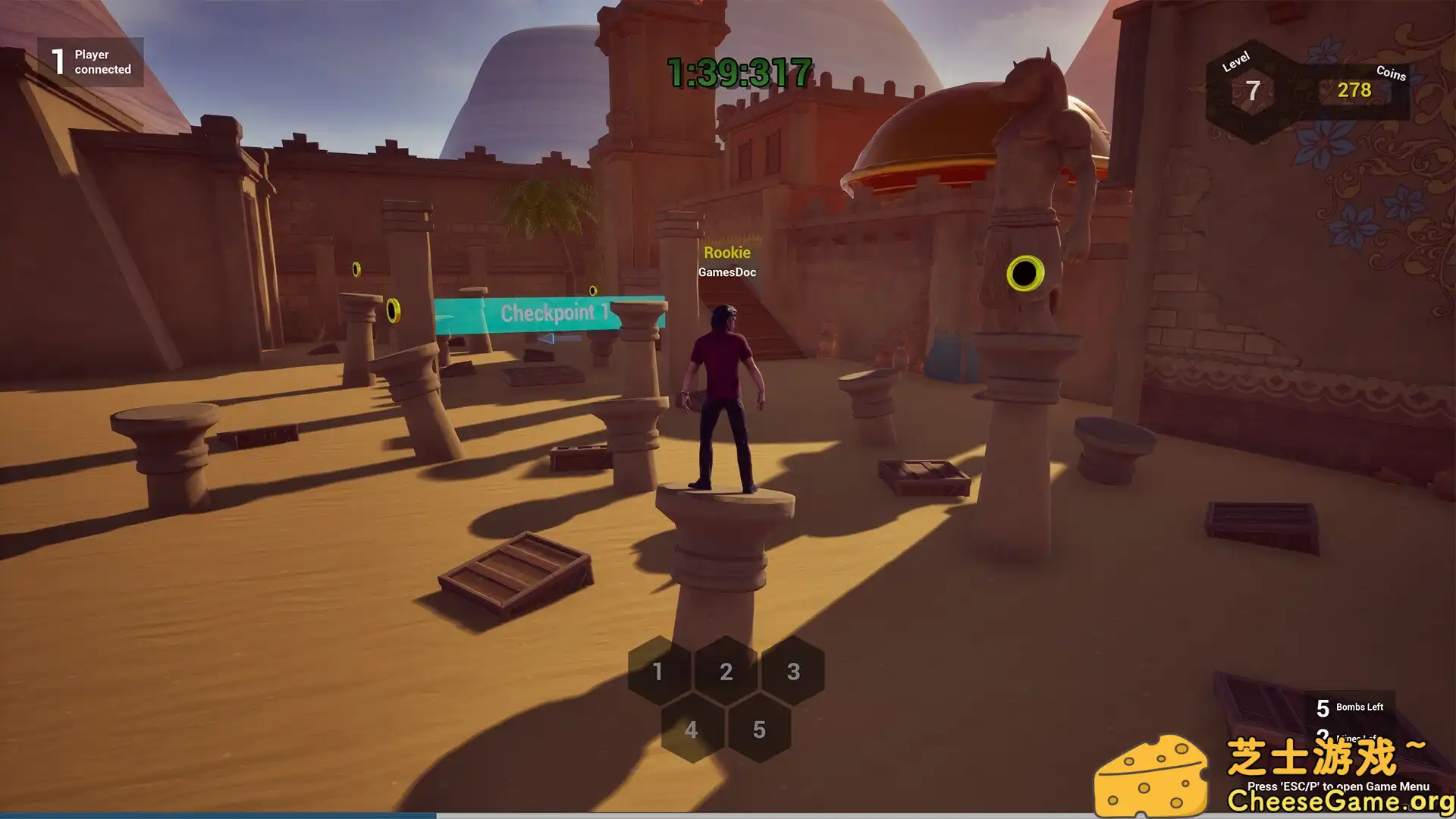Select hotbar slot 3
The image size is (1456, 819).
click(x=793, y=672)
